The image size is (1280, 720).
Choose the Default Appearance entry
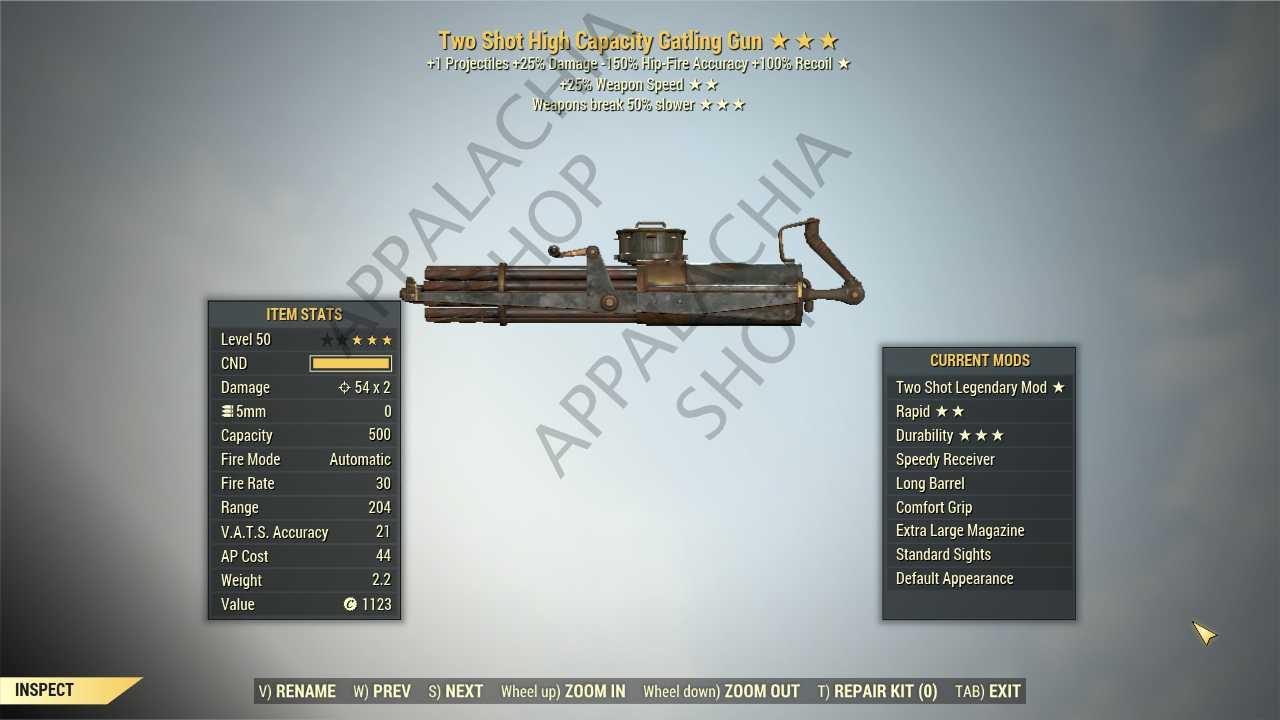tap(979, 579)
